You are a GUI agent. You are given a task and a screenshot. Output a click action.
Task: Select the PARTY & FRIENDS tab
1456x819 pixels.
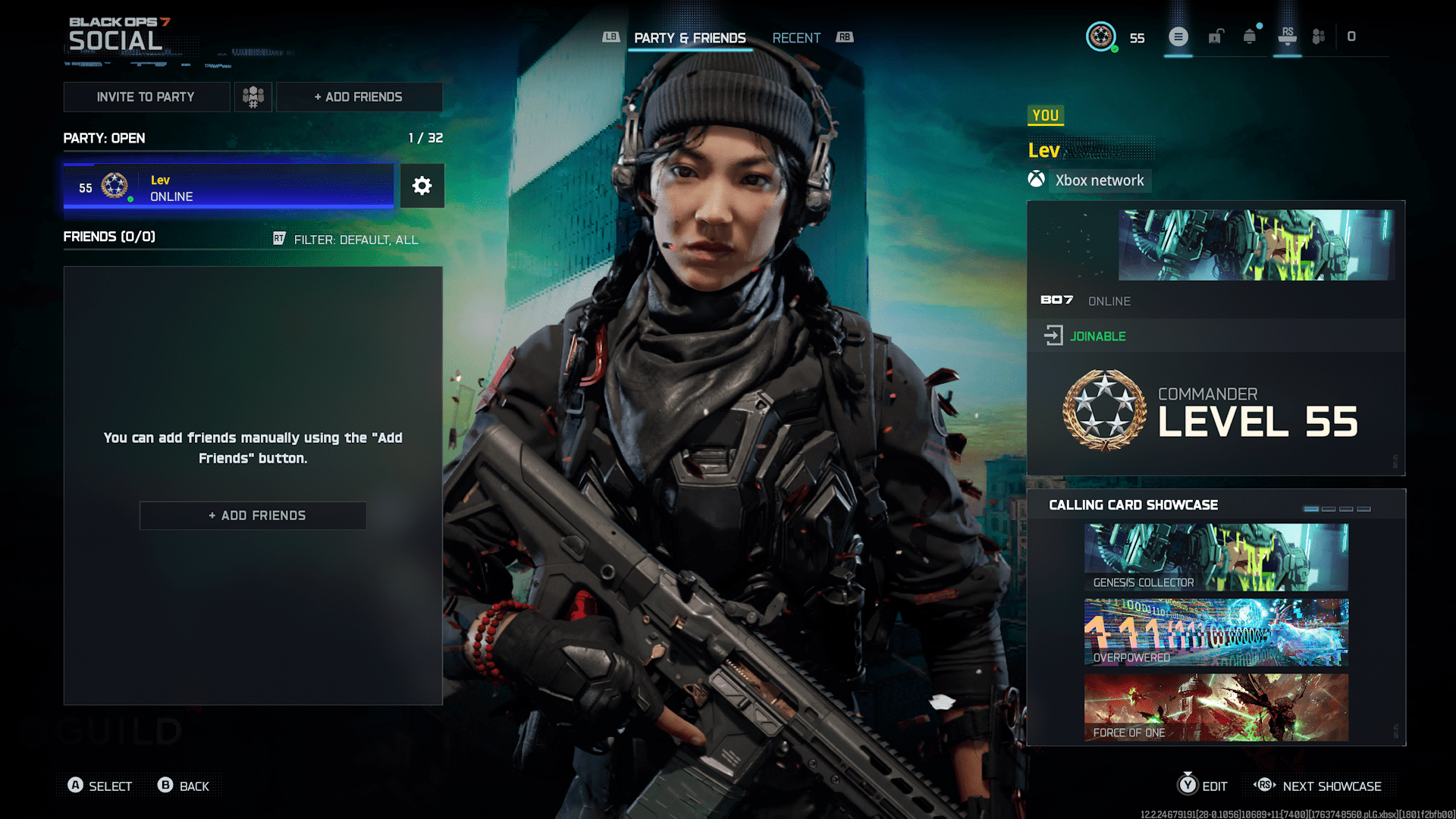tap(690, 38)
